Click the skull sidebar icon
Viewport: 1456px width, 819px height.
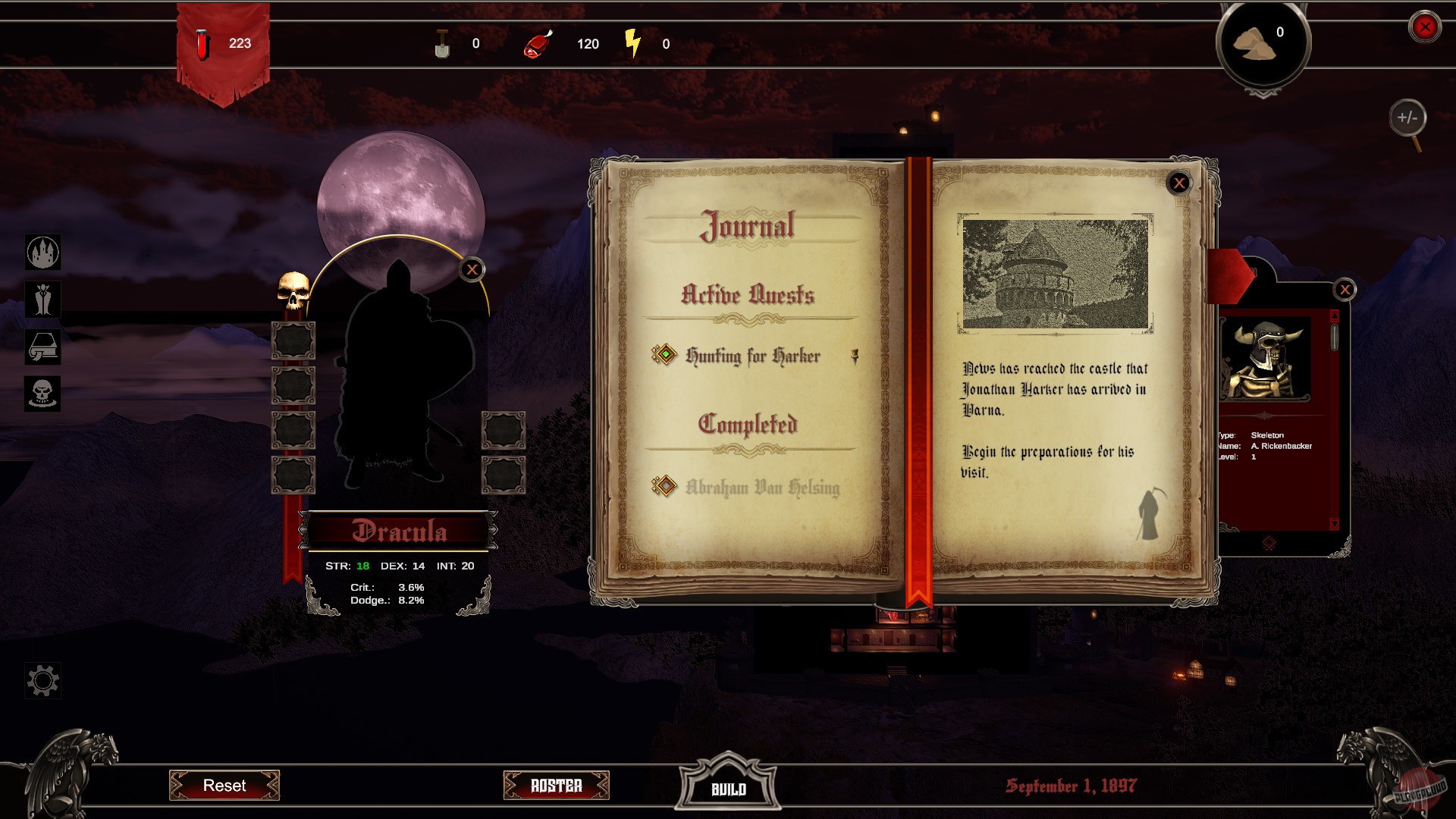point(43,394)
